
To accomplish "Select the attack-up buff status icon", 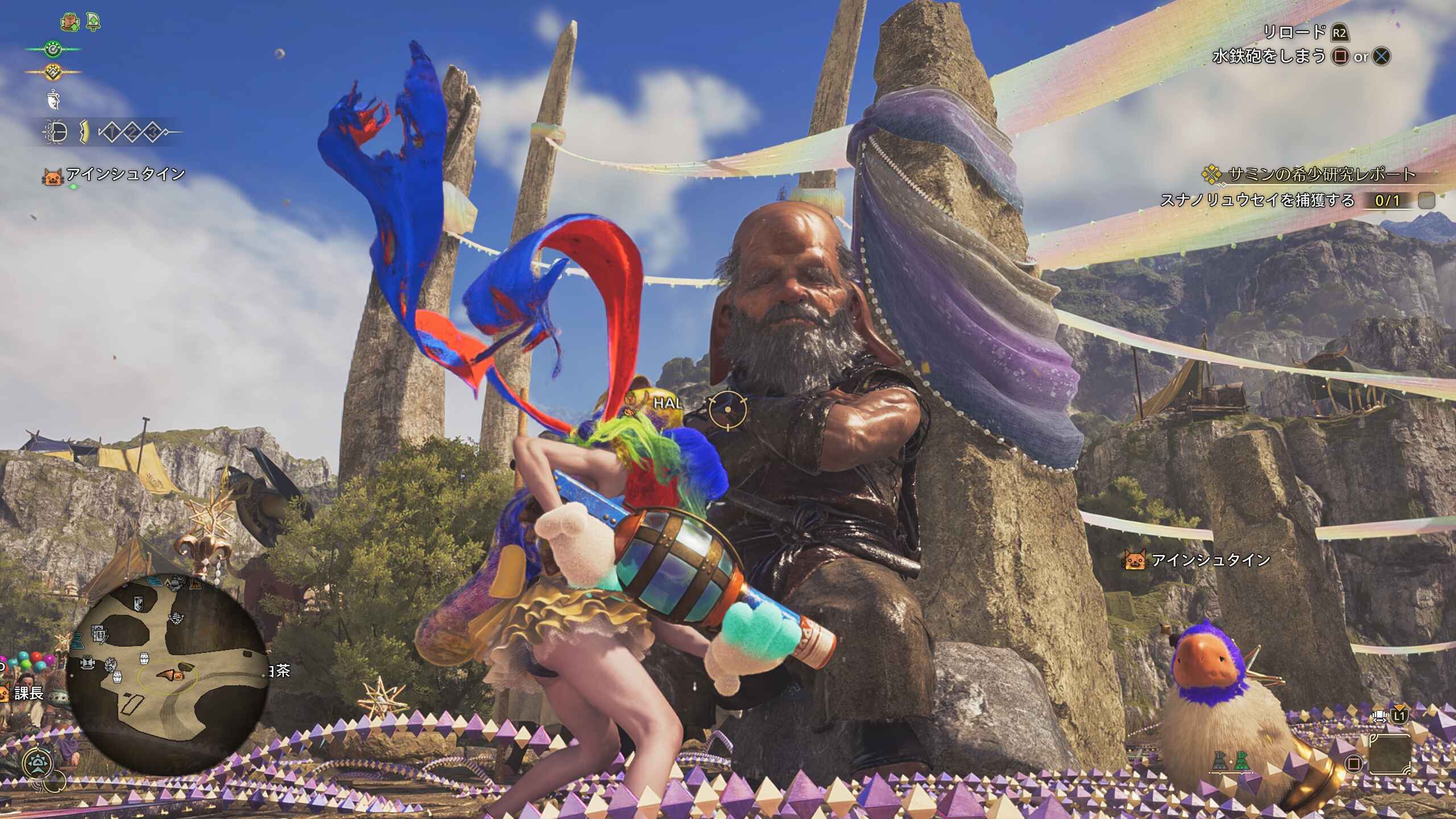I will coord(69,23).
